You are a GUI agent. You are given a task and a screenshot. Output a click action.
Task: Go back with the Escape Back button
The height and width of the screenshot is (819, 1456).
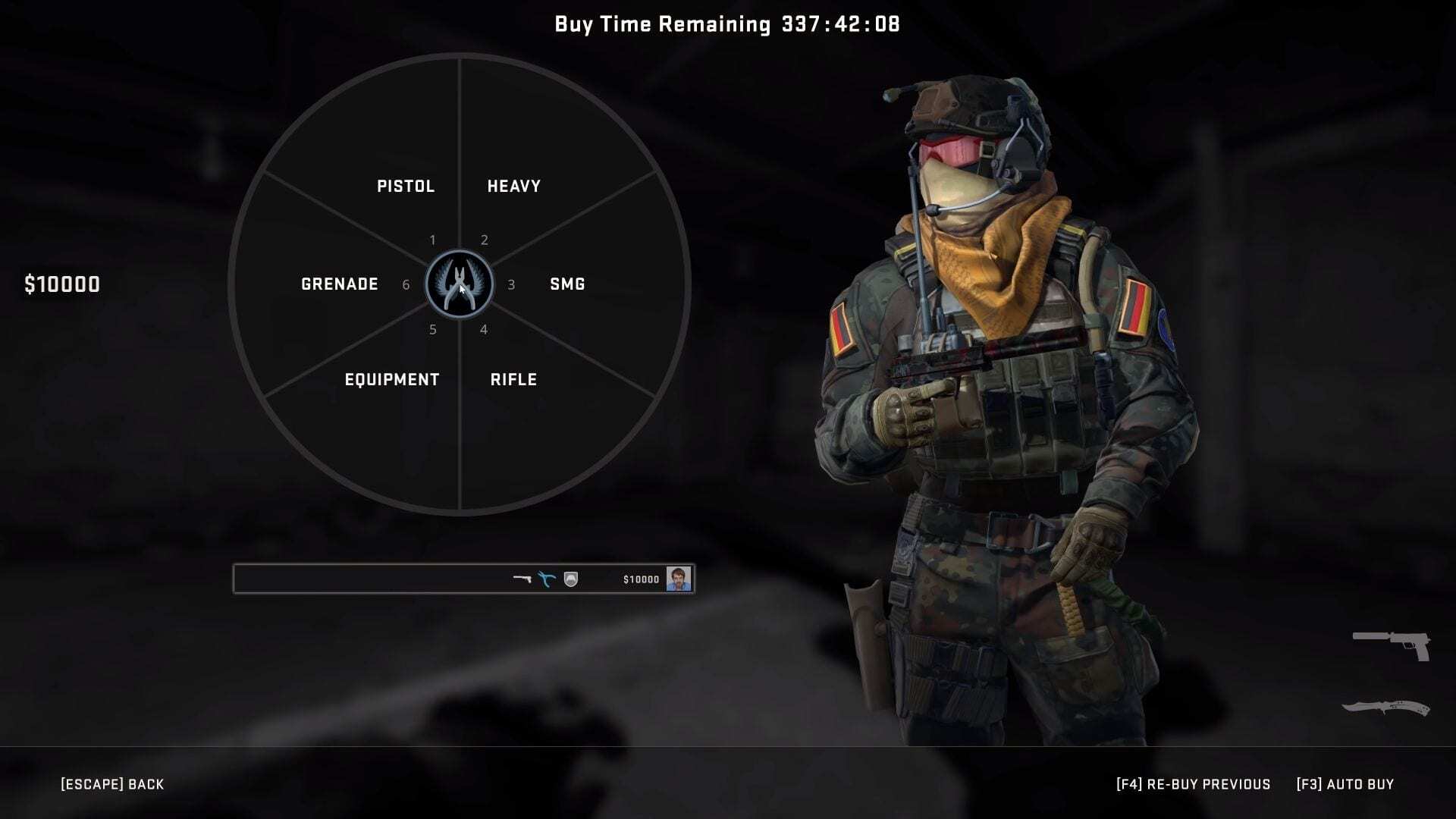112,784
